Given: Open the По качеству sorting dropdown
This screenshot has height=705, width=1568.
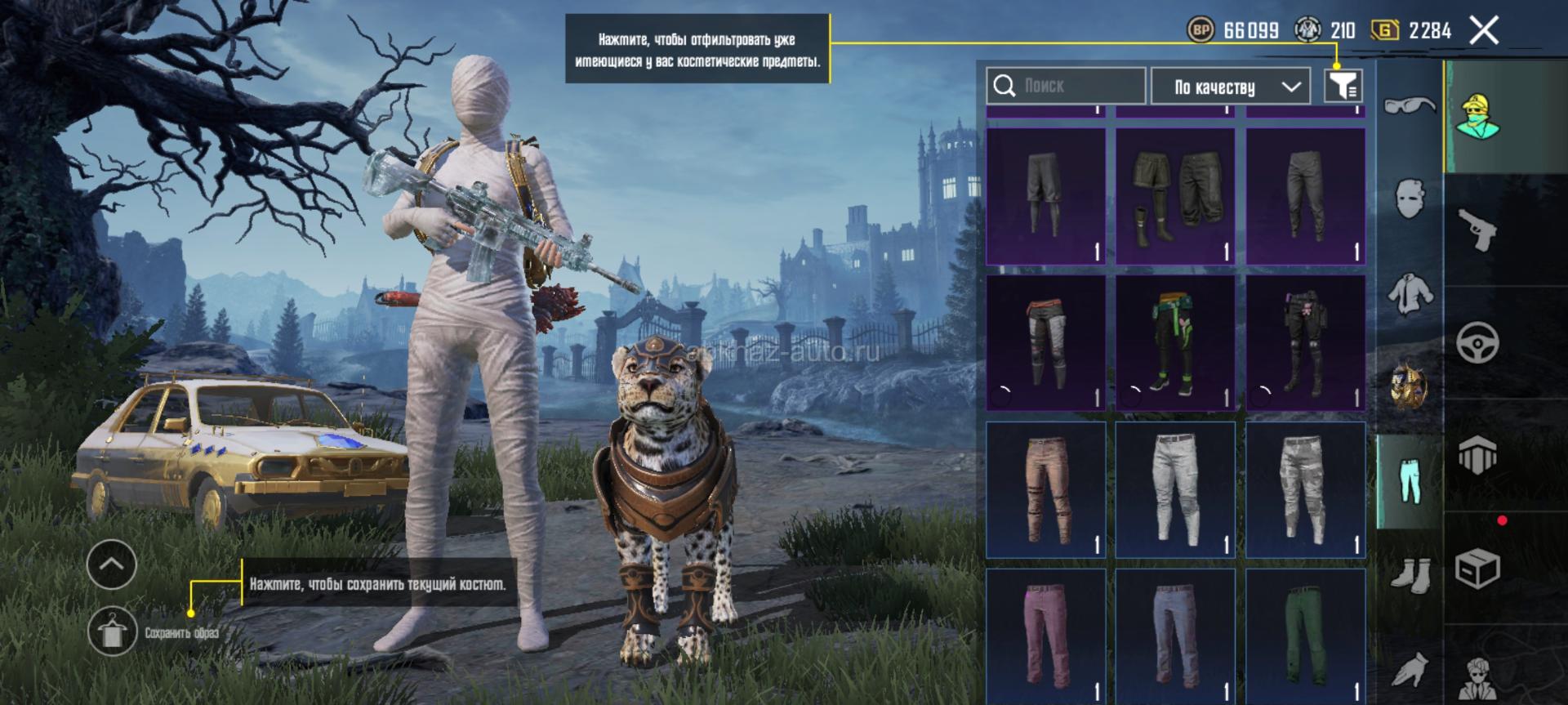Looking at the screenshot, I should [x=1230, y=87].
